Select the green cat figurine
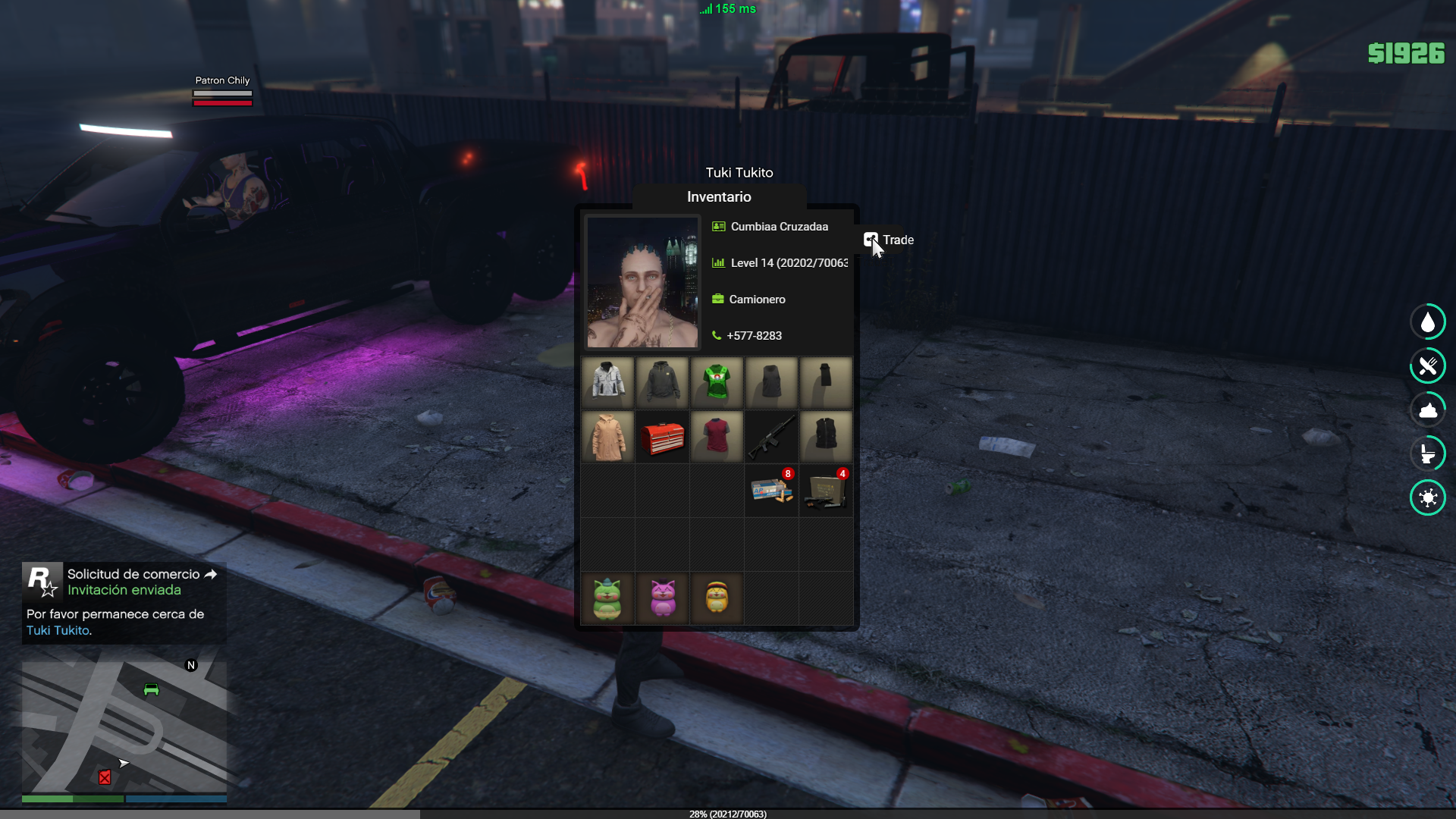The height and width of the screenshot is (819, 1456). [607, 598]
